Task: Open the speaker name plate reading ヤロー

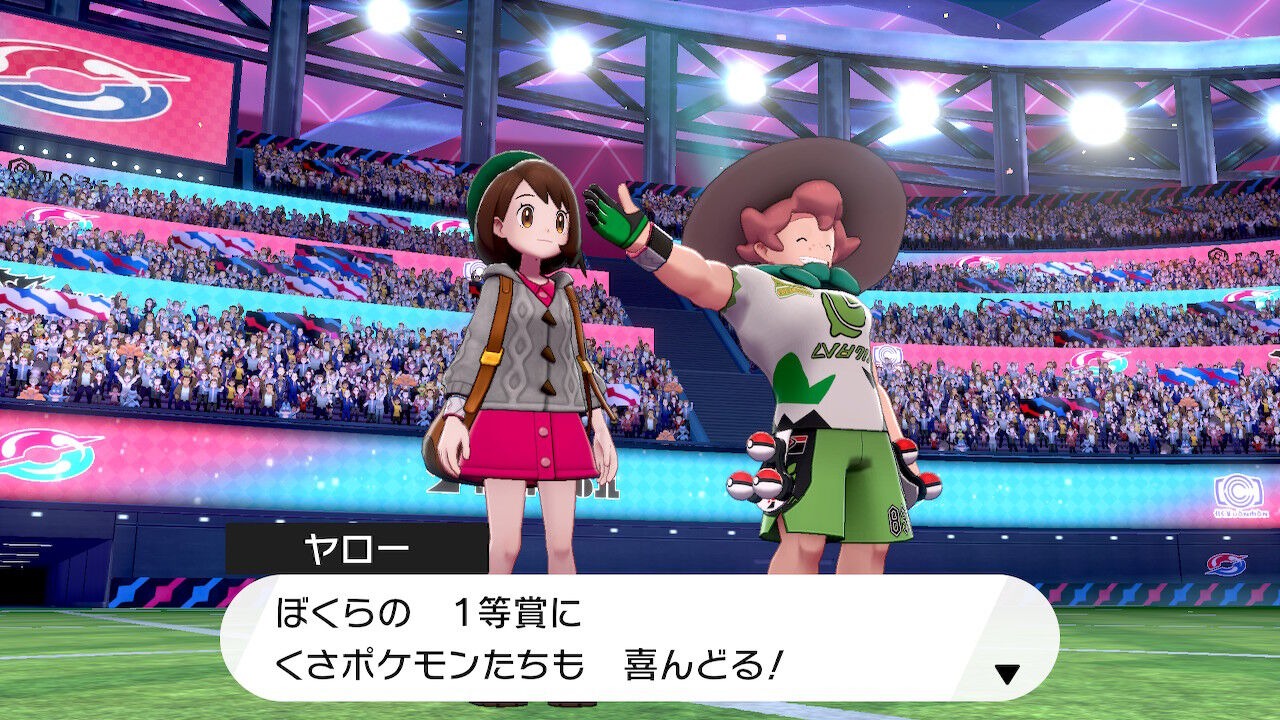Action: pos(355,546)
